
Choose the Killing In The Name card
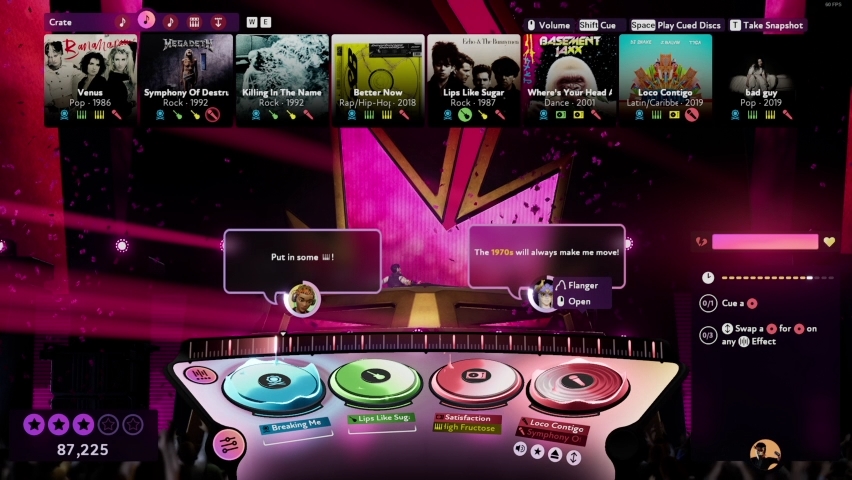[282, 80]
